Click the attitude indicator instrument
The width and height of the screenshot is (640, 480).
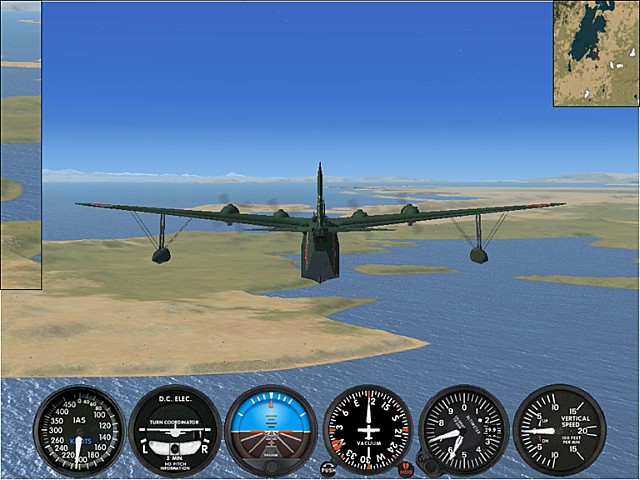click(x=271, y=430)
